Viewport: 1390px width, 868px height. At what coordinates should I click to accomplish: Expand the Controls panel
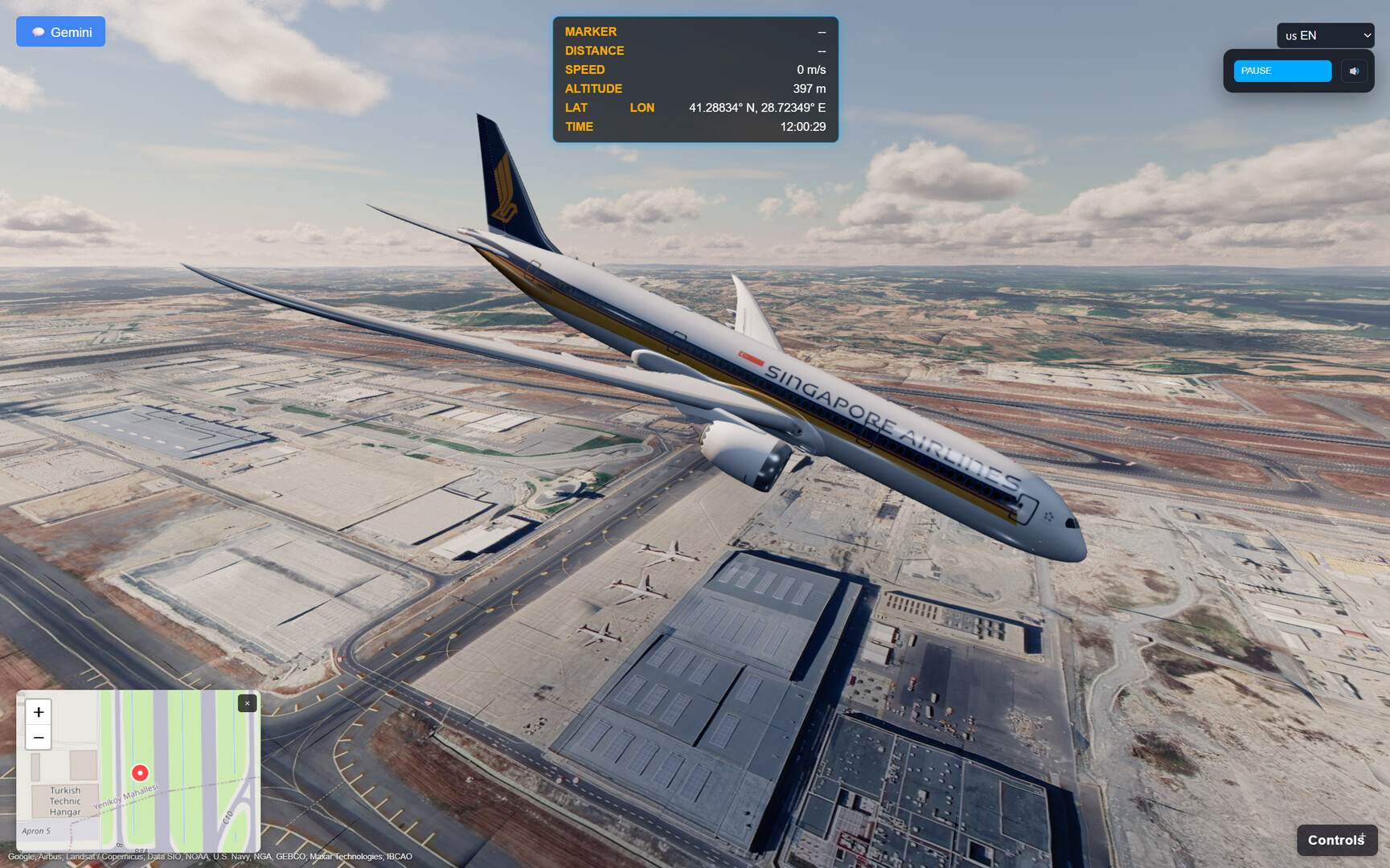coord(1336,839)
